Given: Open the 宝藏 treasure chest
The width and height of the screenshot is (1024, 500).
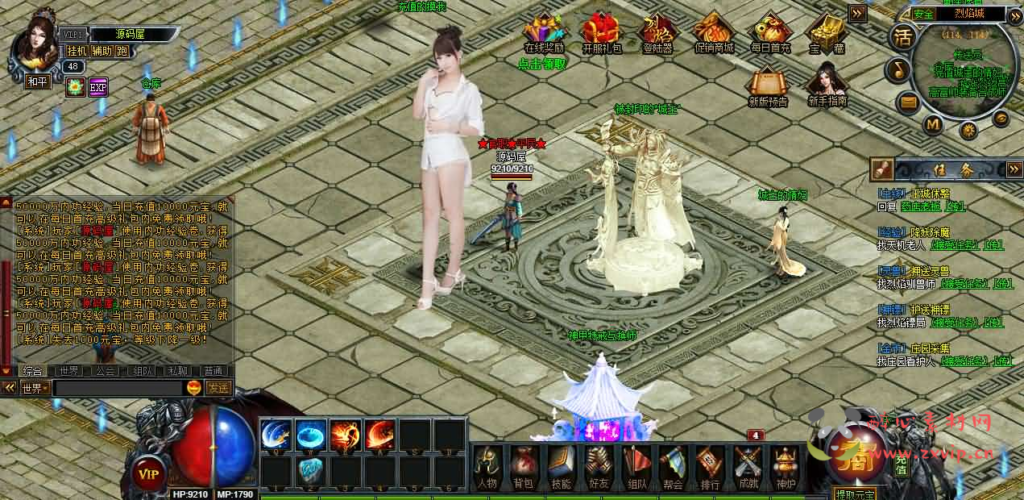Looking at the screenshot, I should pyautogui.click(x=826, y=32).
